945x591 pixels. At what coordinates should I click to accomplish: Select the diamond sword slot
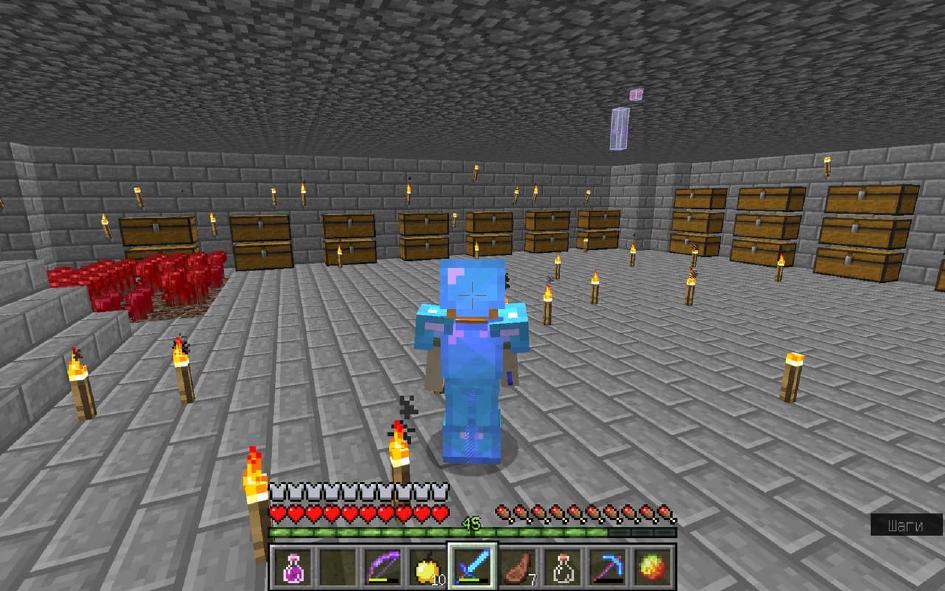(x=473, y=568)
